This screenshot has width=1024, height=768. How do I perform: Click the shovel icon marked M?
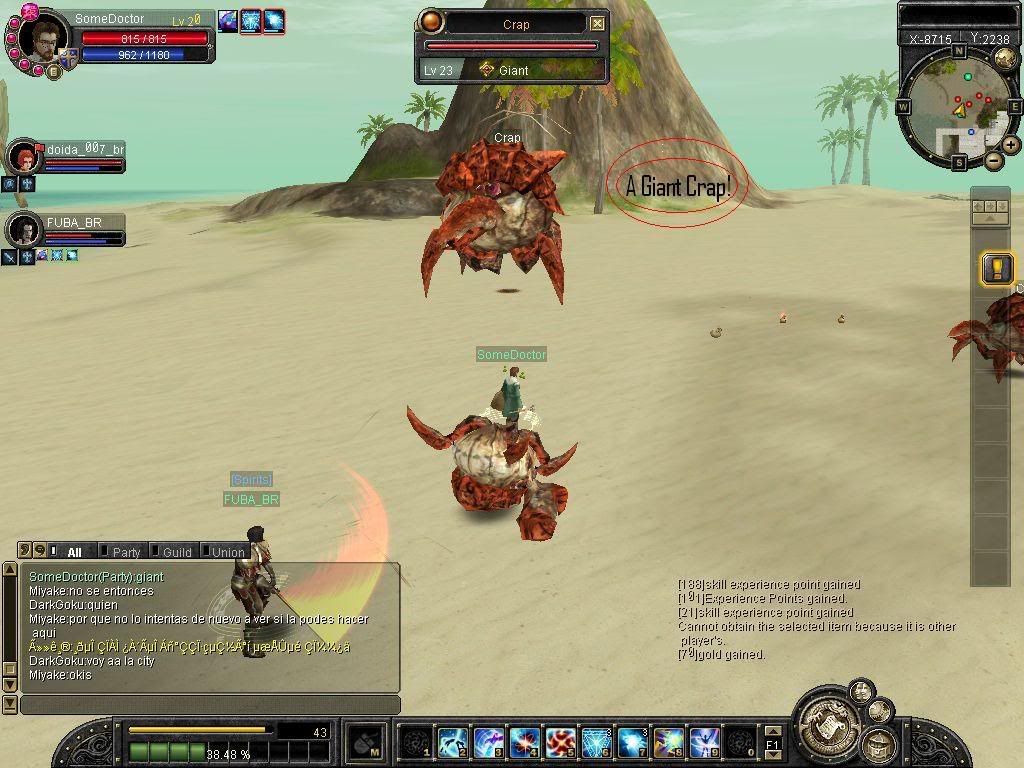(366, 742)
